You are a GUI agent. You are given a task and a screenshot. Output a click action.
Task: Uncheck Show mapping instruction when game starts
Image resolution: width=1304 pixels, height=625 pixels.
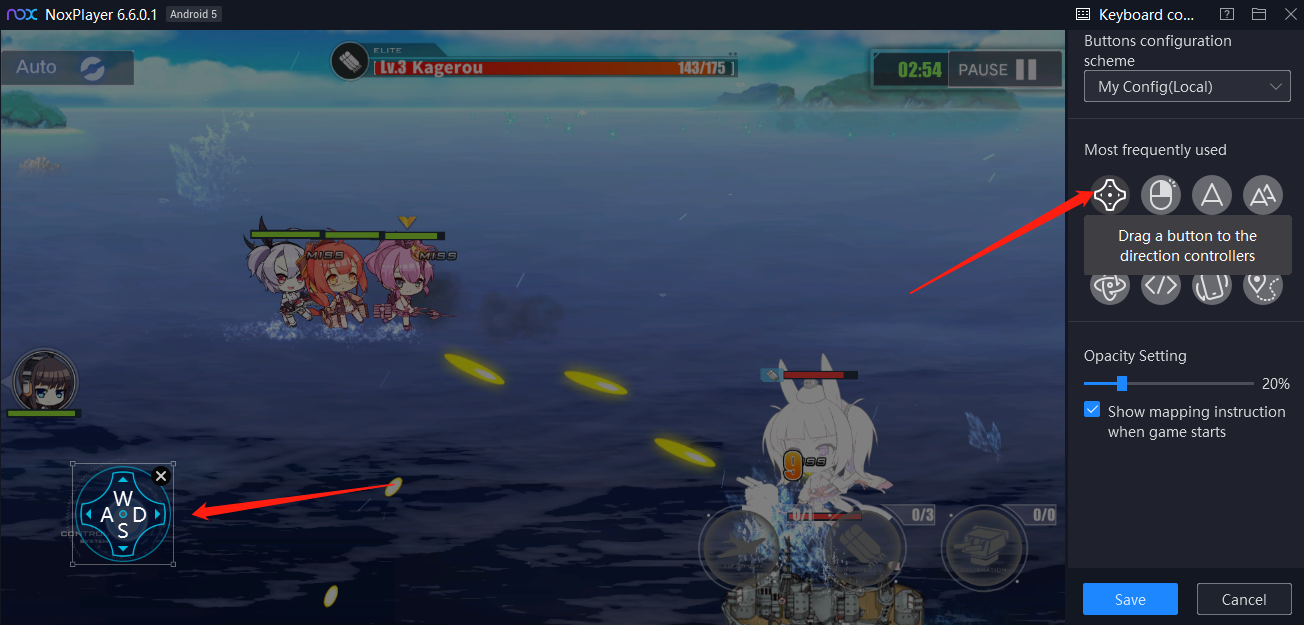1093,411
